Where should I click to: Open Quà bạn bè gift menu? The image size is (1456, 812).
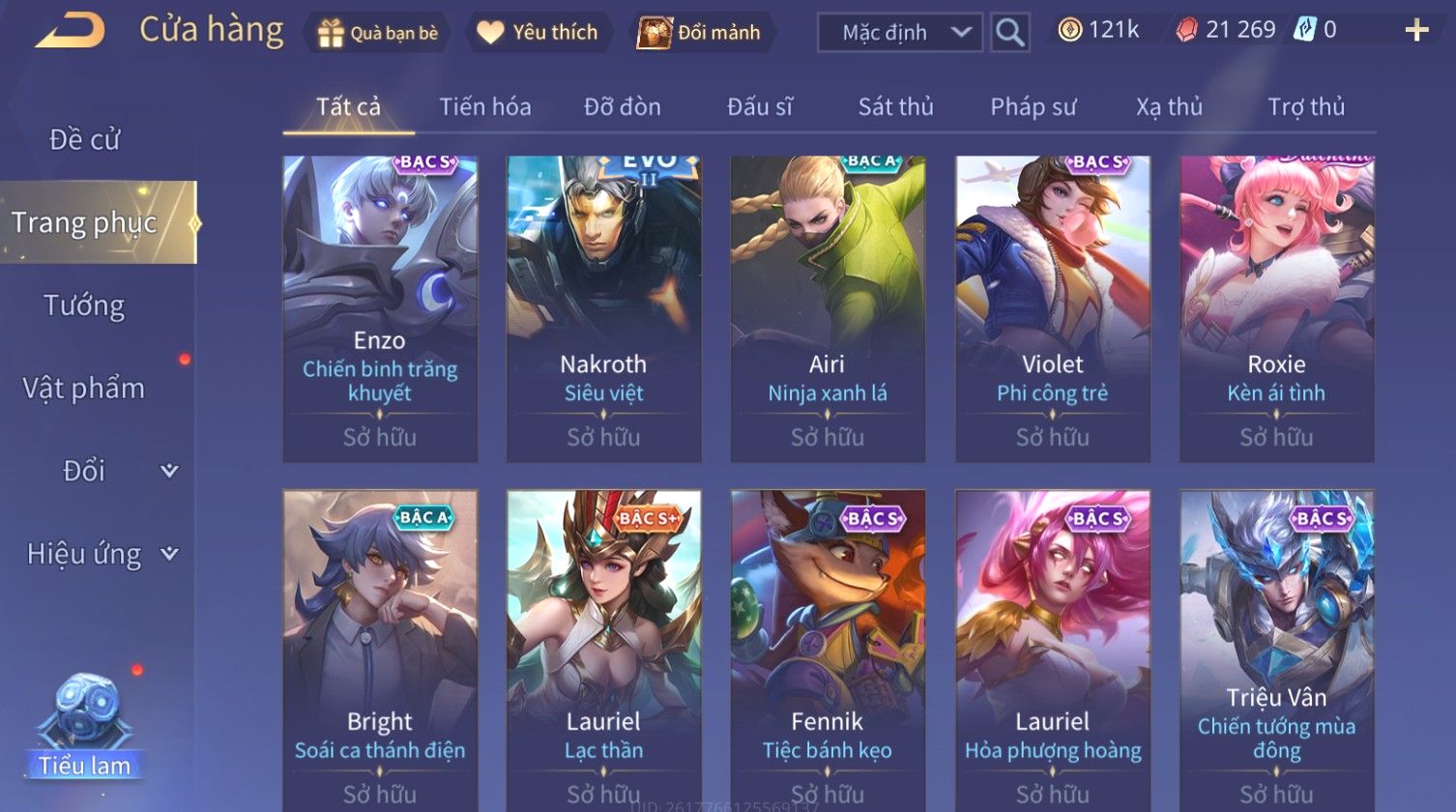(x=377, y=33)
